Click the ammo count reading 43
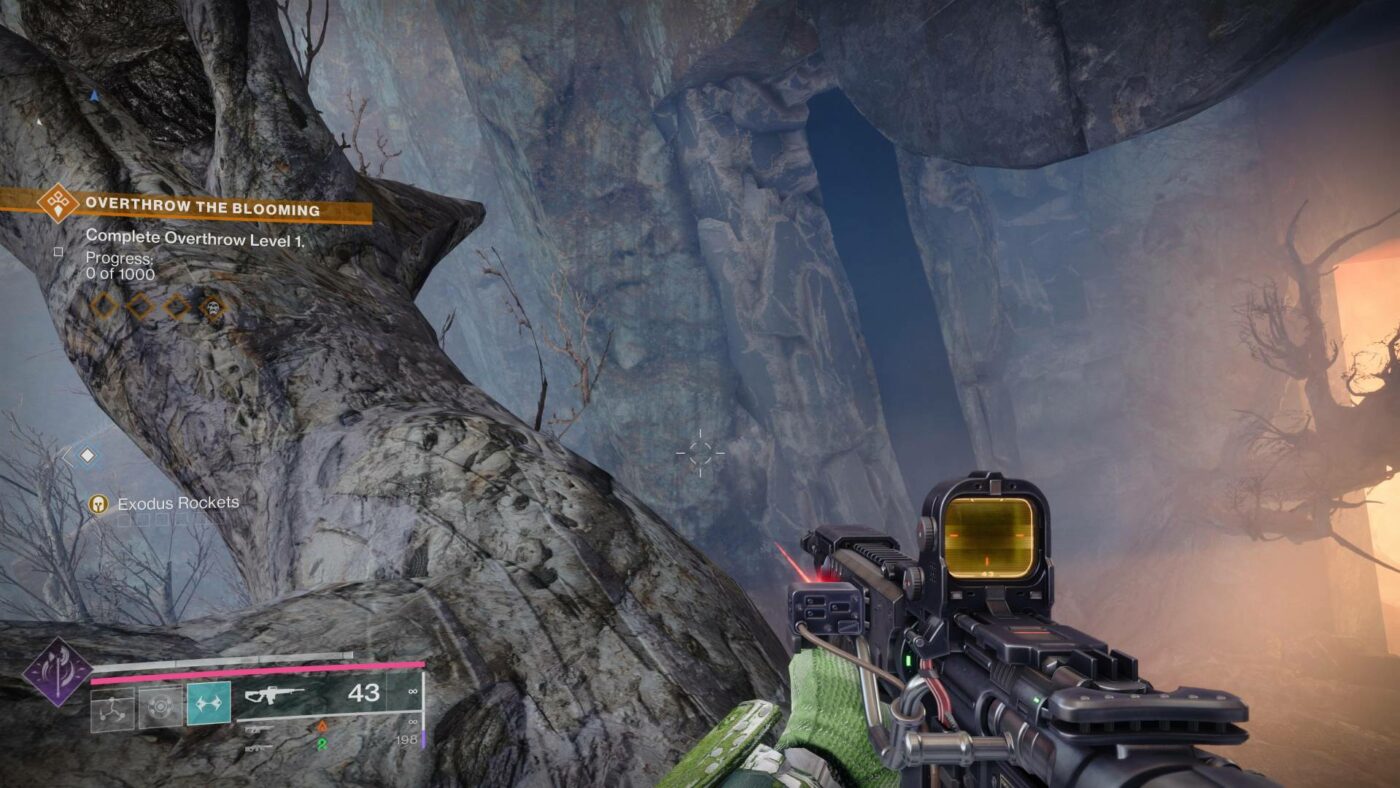This screenshot has width=1400, height=788. [x=363, y=694]
